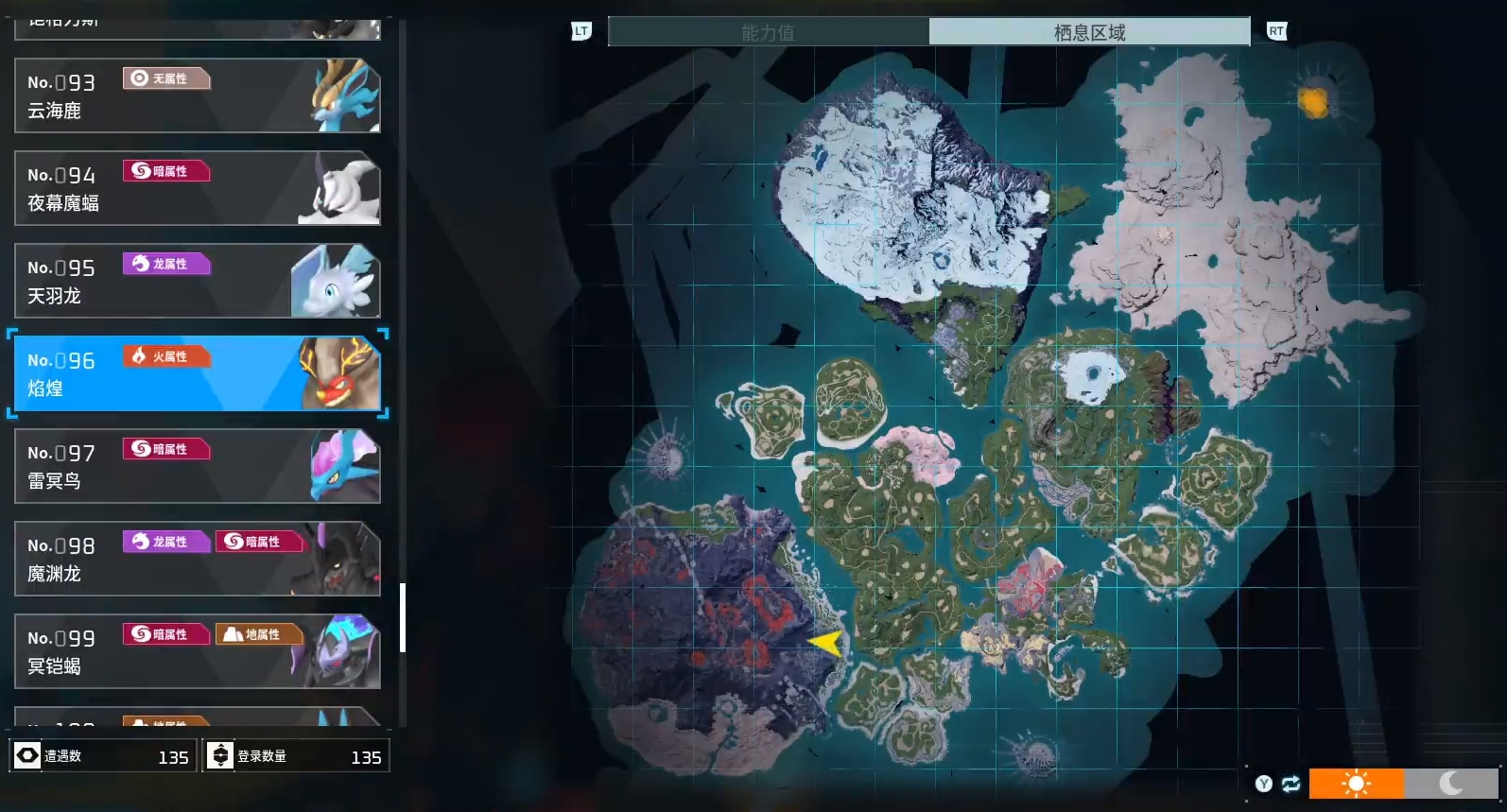Select highlighted No.096 焰煌 entry

197,373
